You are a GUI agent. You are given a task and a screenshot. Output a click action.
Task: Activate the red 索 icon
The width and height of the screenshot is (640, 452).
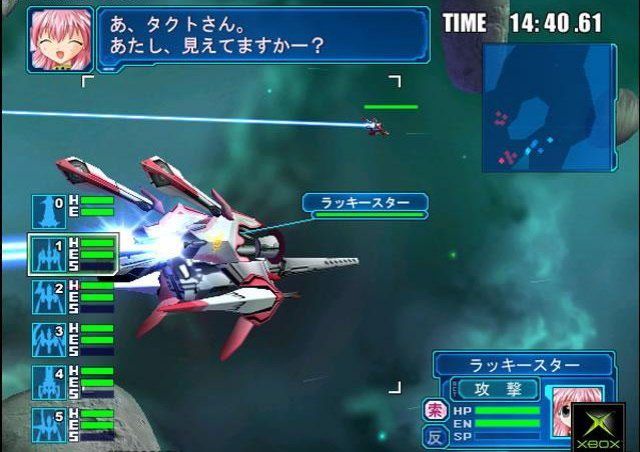point(435,411)
